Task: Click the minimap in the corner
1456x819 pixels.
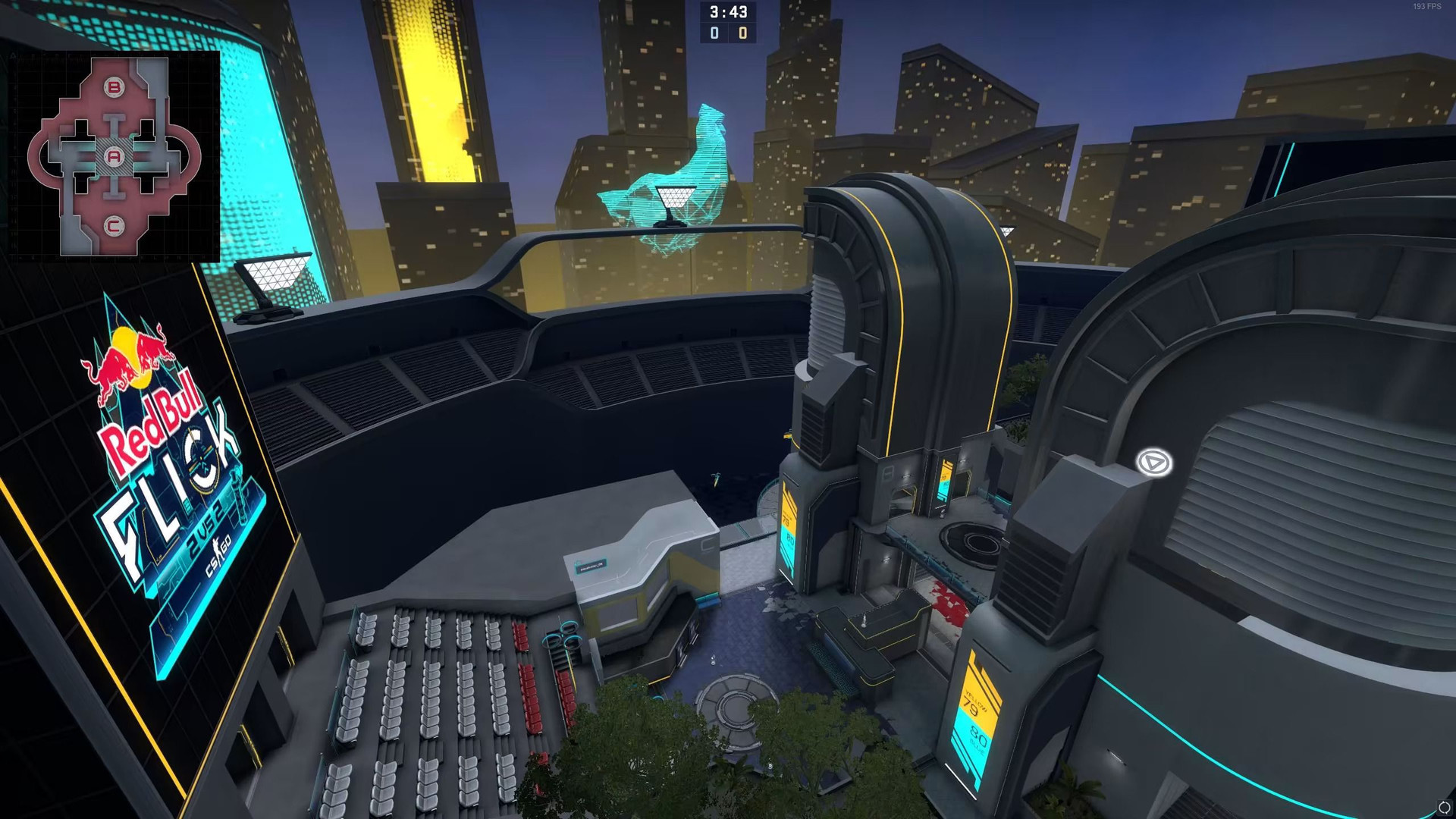Action: click(114, 156)
